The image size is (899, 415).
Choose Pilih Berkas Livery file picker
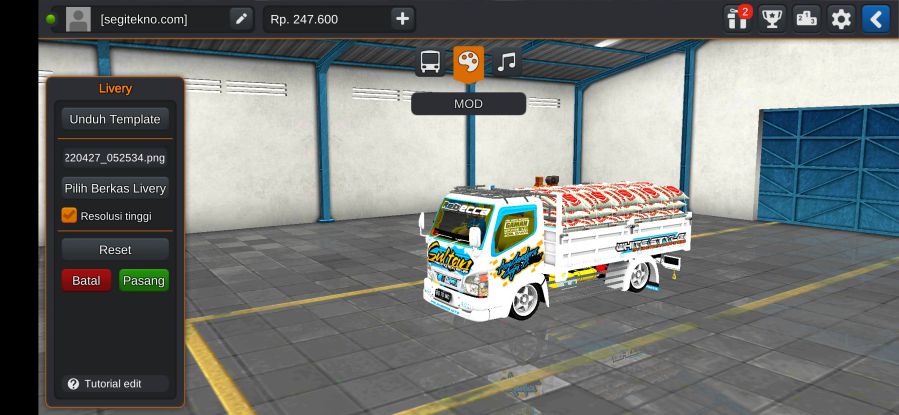click(x=114, y=188)
